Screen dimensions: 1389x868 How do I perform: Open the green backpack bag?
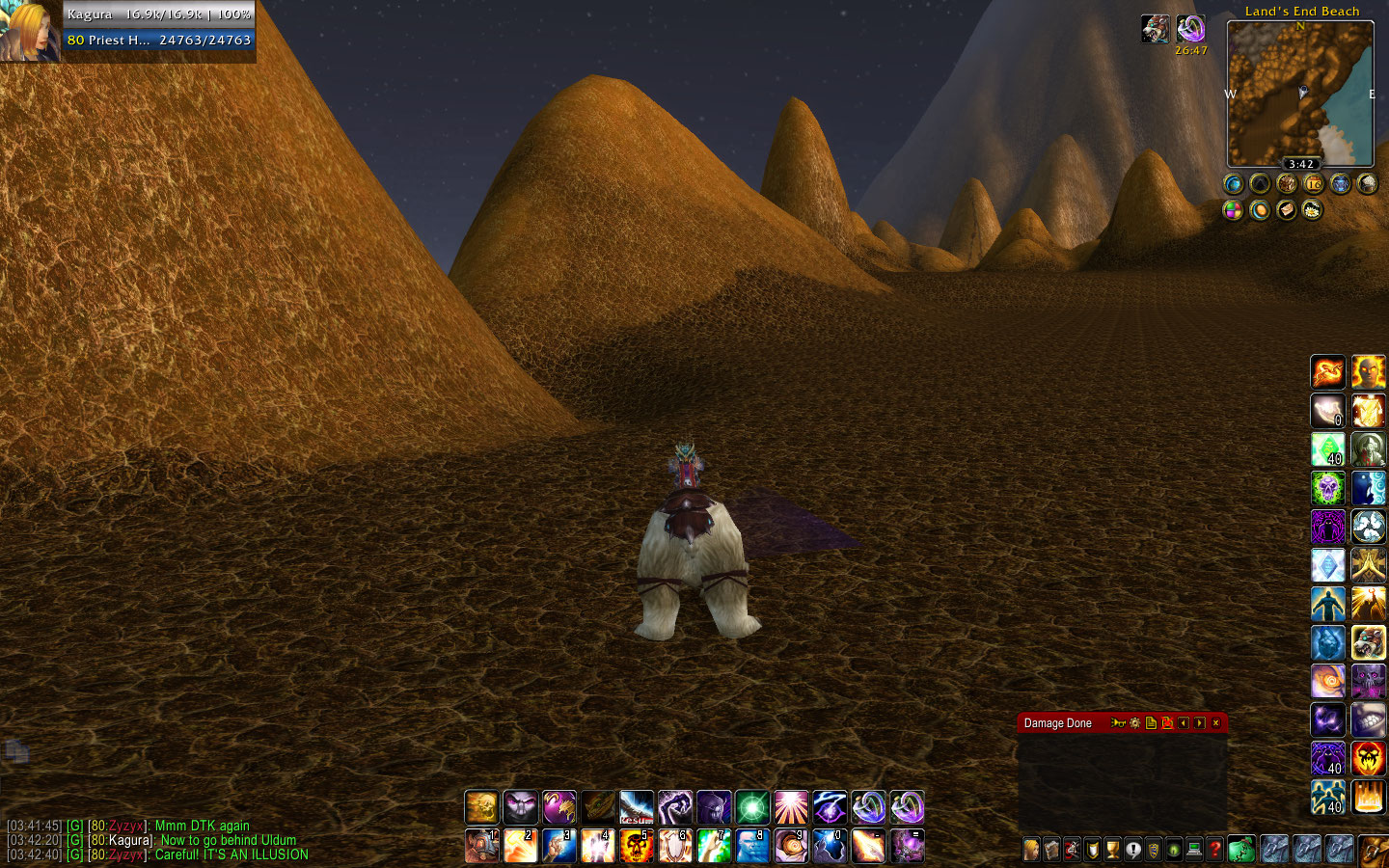pos(1241,850)
